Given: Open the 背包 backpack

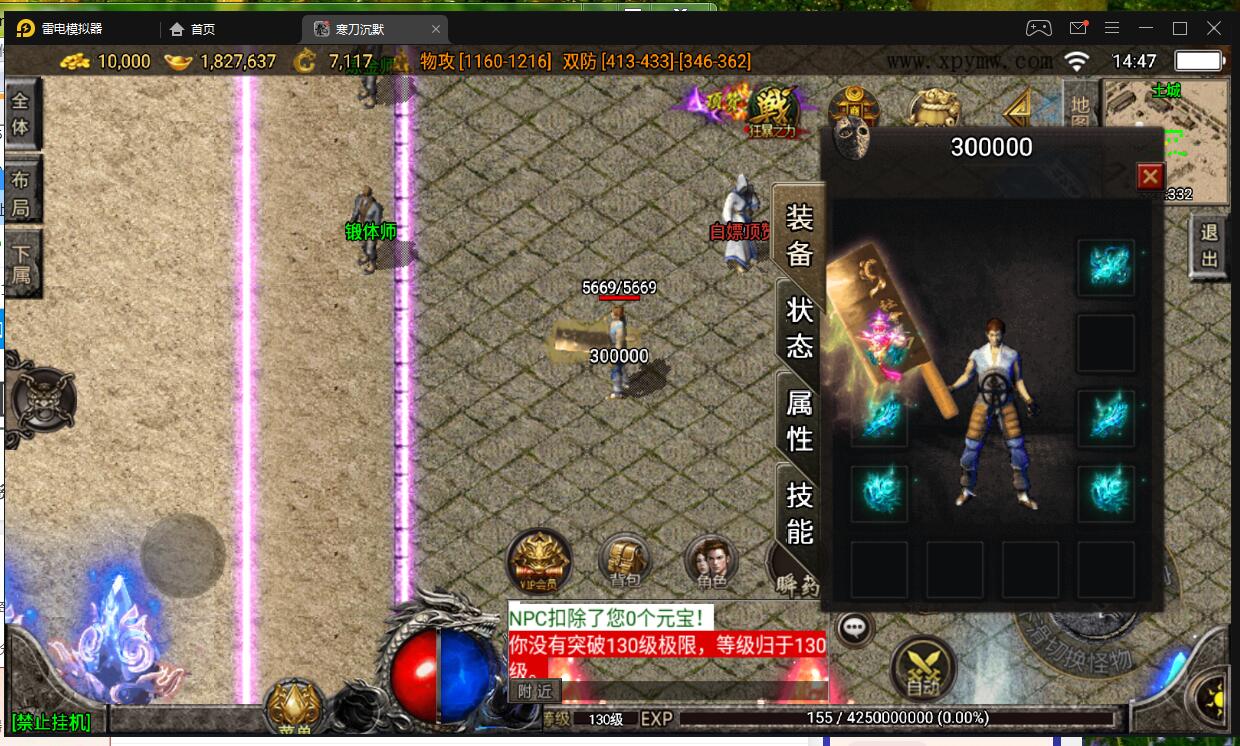Looking at the screenshot, I should [625, 562].
